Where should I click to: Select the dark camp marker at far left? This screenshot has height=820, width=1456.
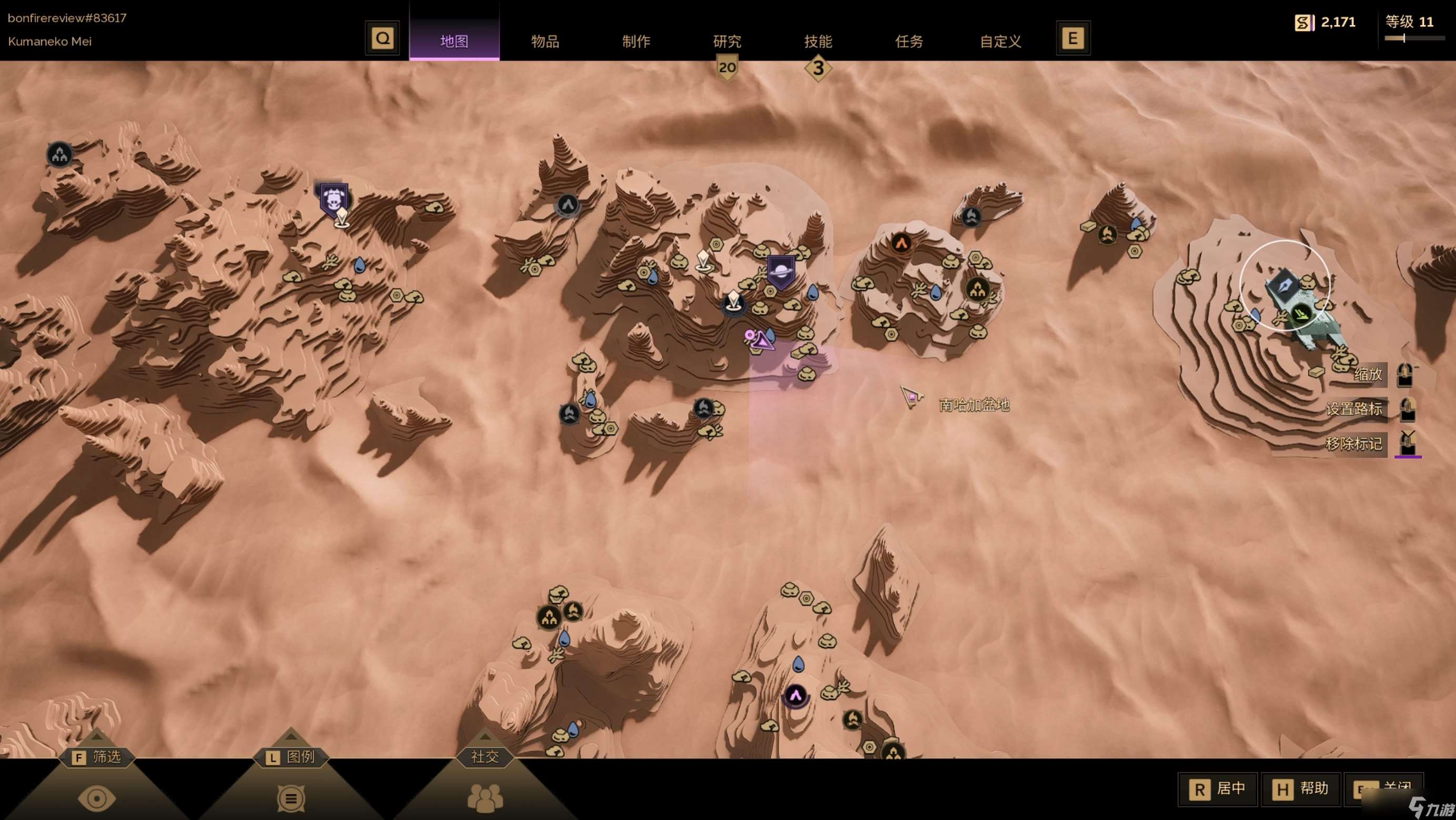59,155
